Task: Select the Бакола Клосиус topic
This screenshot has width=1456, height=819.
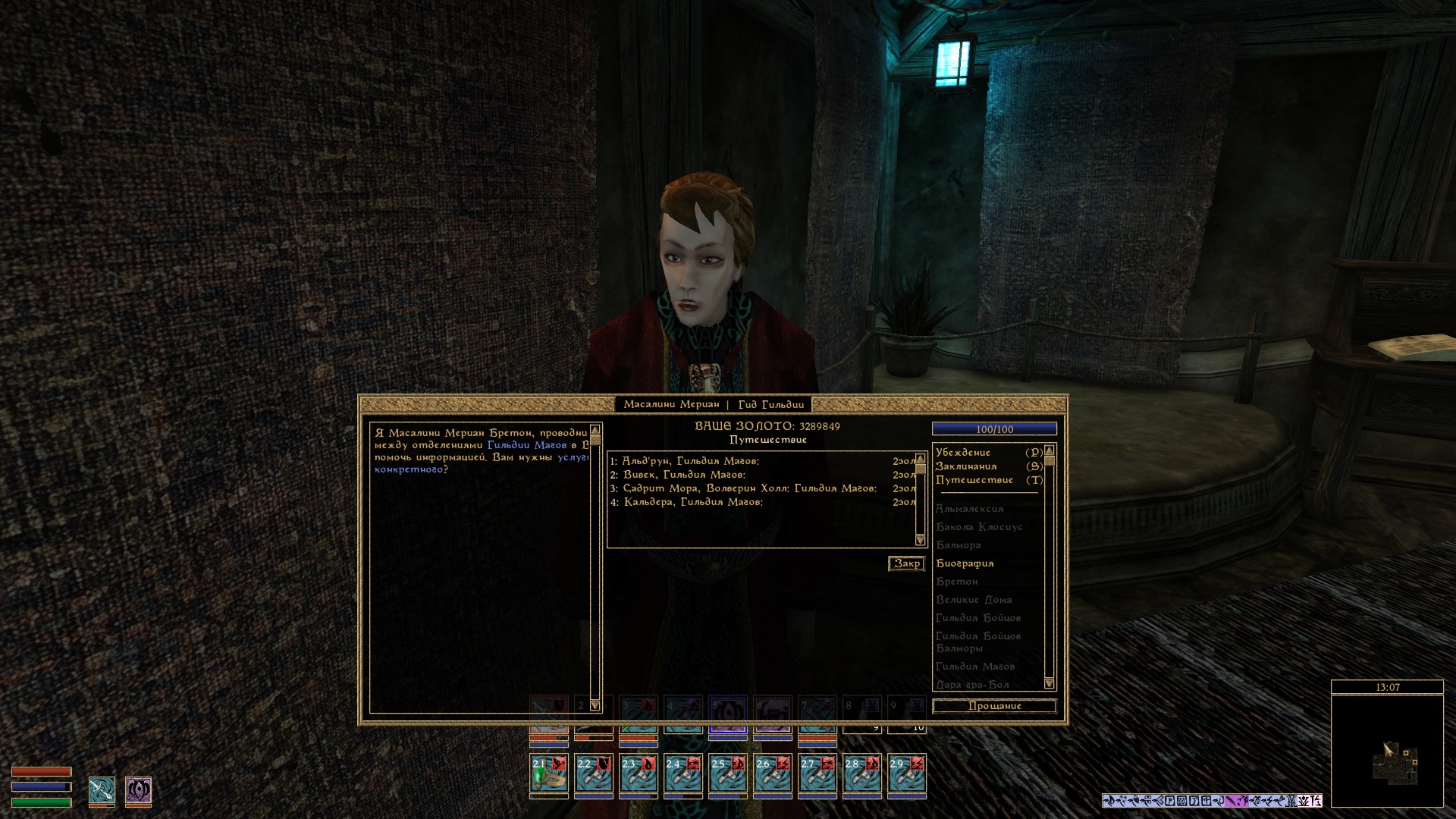Action: coord(979,527)
